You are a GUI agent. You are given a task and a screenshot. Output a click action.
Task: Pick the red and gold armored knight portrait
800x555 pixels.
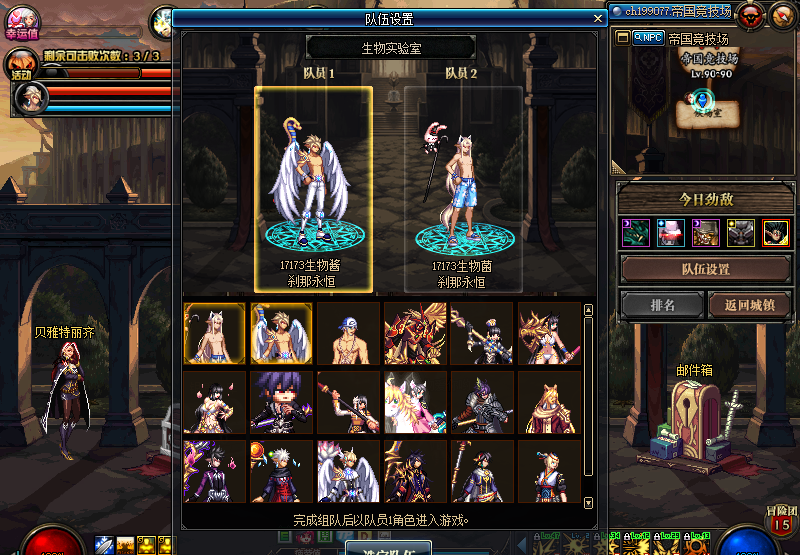[x=415, y=334]
